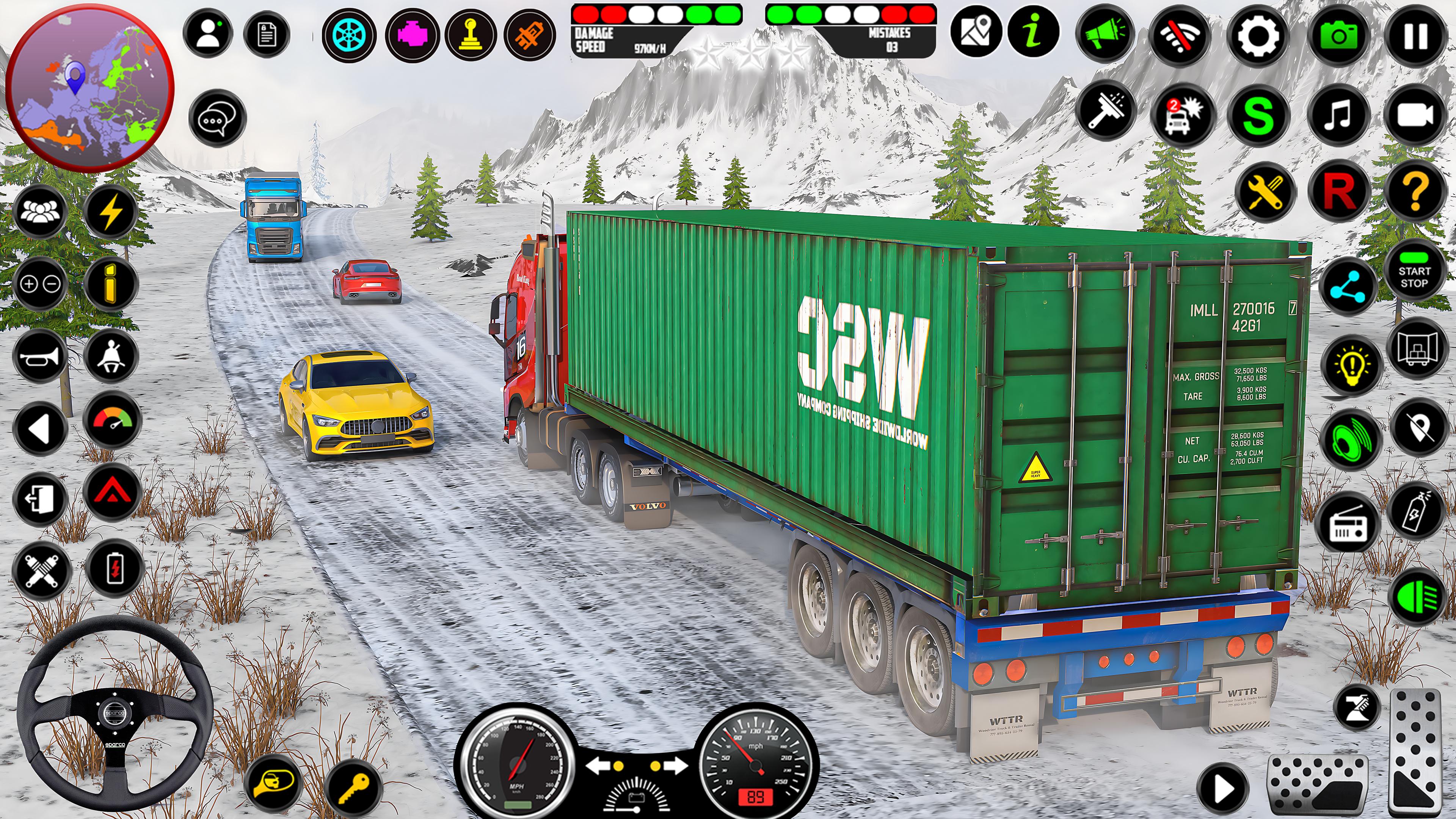Toggle the music note button

point(1338,116)
